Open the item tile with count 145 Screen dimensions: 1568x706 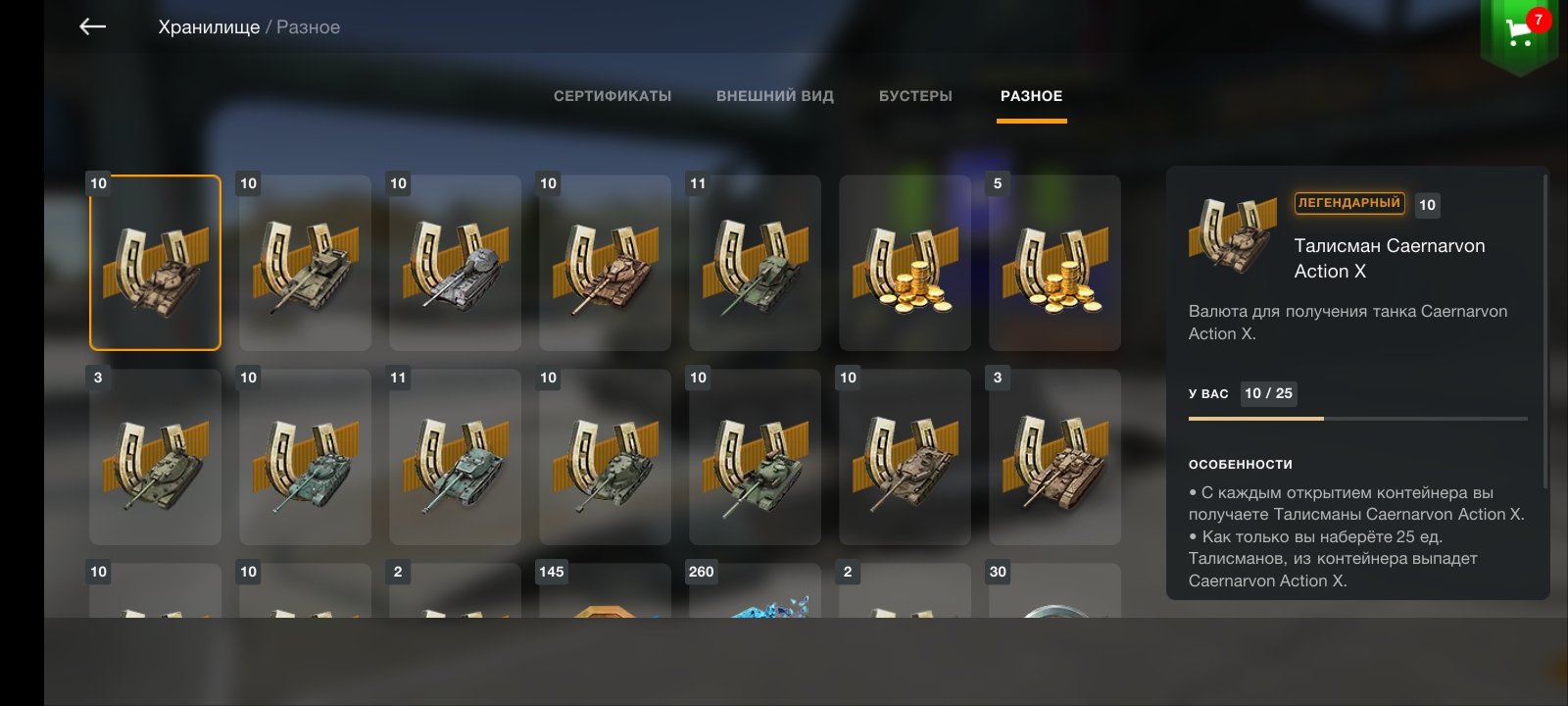[605, 591]
